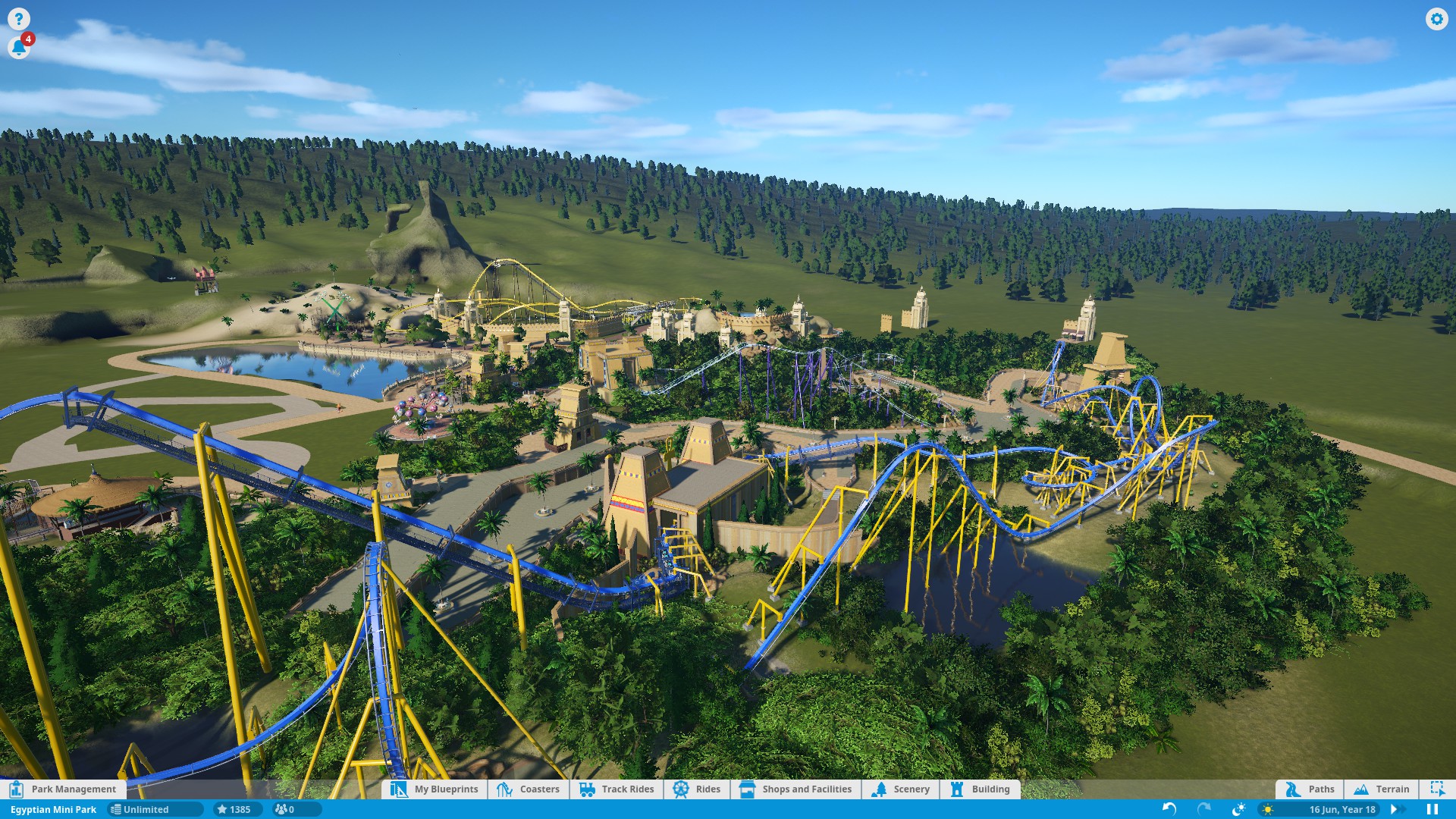Switch to the Coasters tab
Viewport: 1456px width, 819px height.
(529, 789)
